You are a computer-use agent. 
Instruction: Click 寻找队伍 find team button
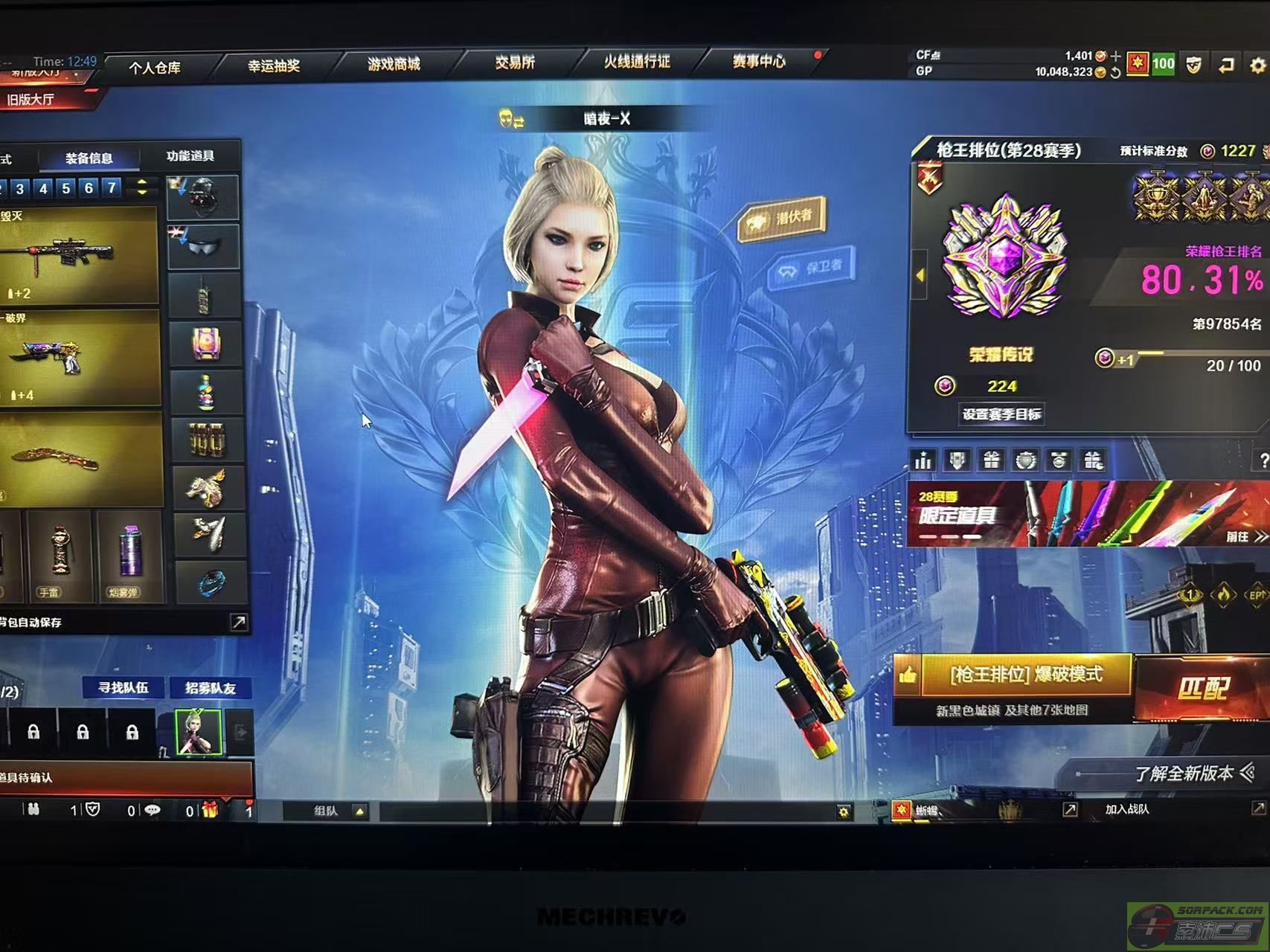[124, 688]
